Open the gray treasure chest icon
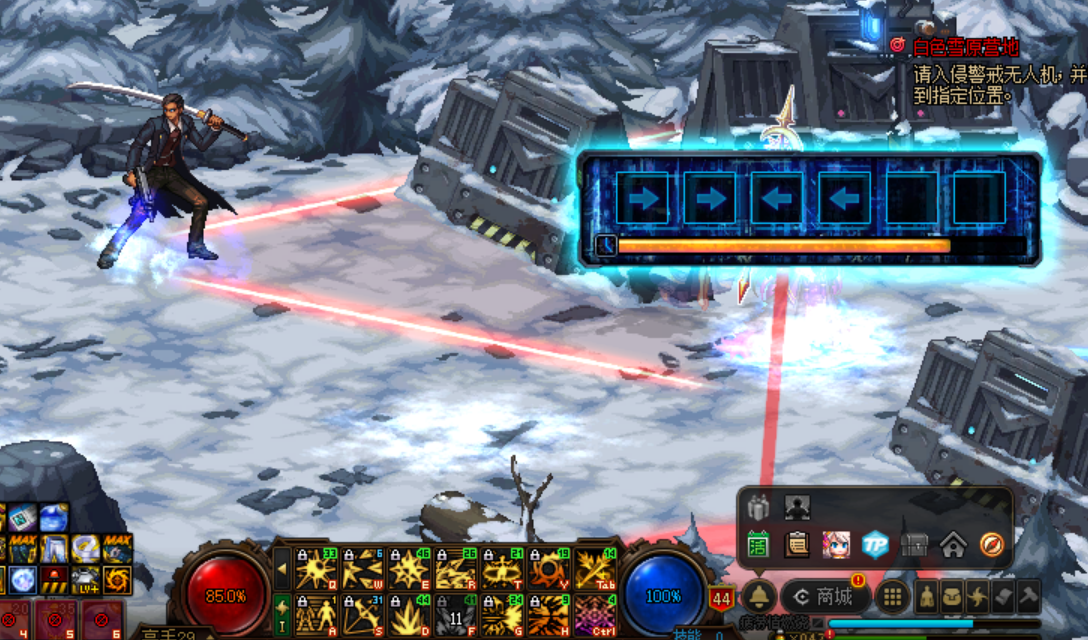Viewport: 1088px width, 640px height. (914, 544)
